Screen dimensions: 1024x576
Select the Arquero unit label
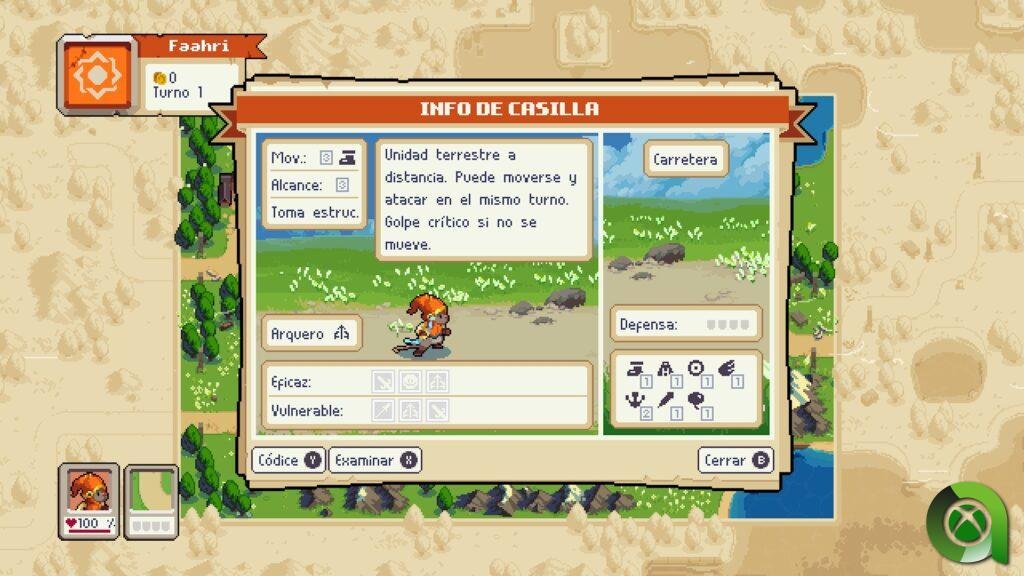(x=311, y=334)
